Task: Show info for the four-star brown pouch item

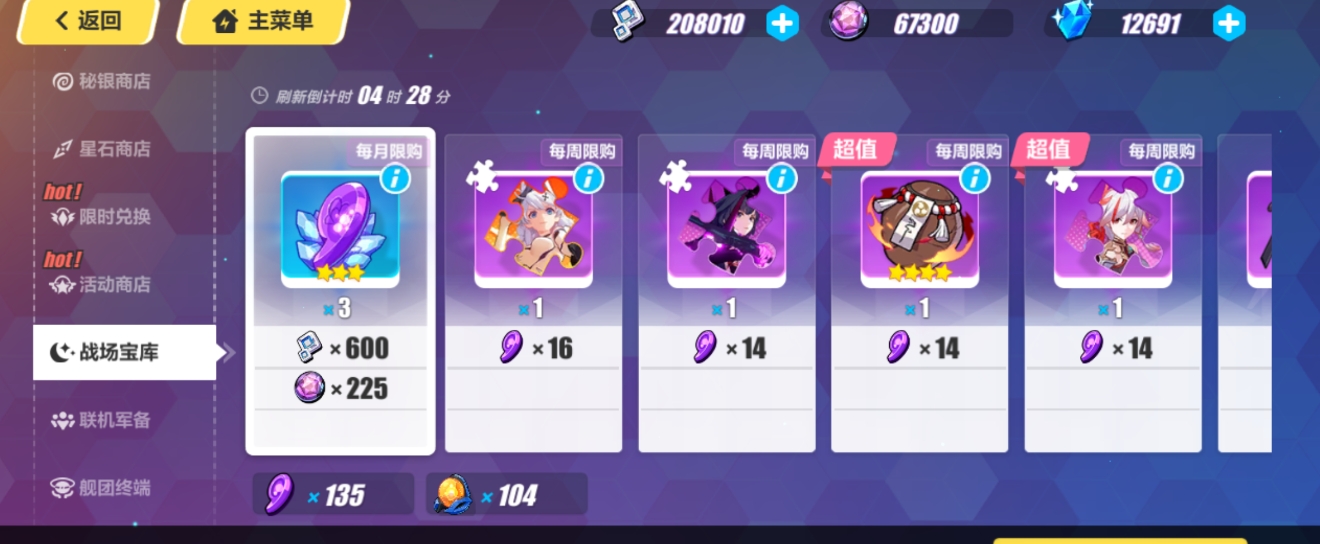Action: (x=974, y=178)
